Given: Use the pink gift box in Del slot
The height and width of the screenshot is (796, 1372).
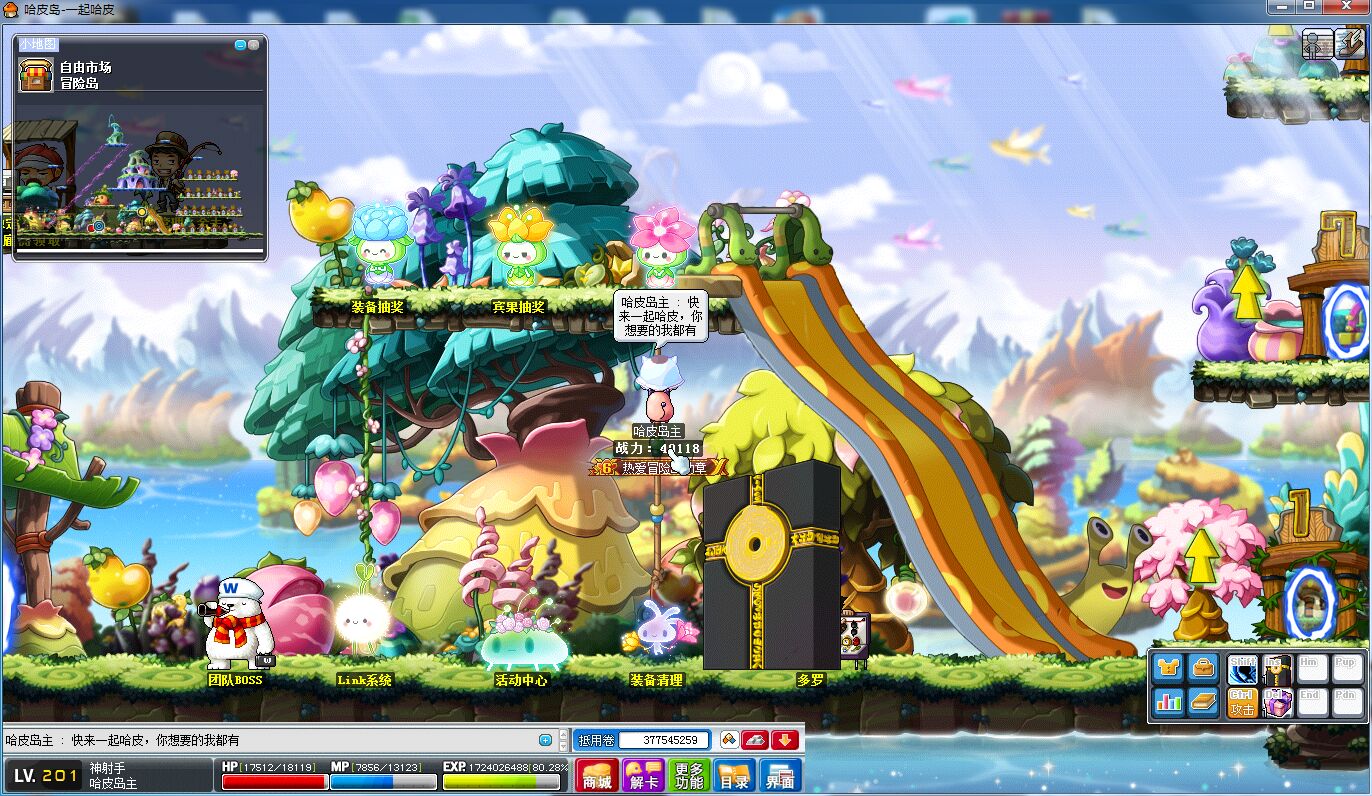Looking at the screenshot, I should point(1276,702).
